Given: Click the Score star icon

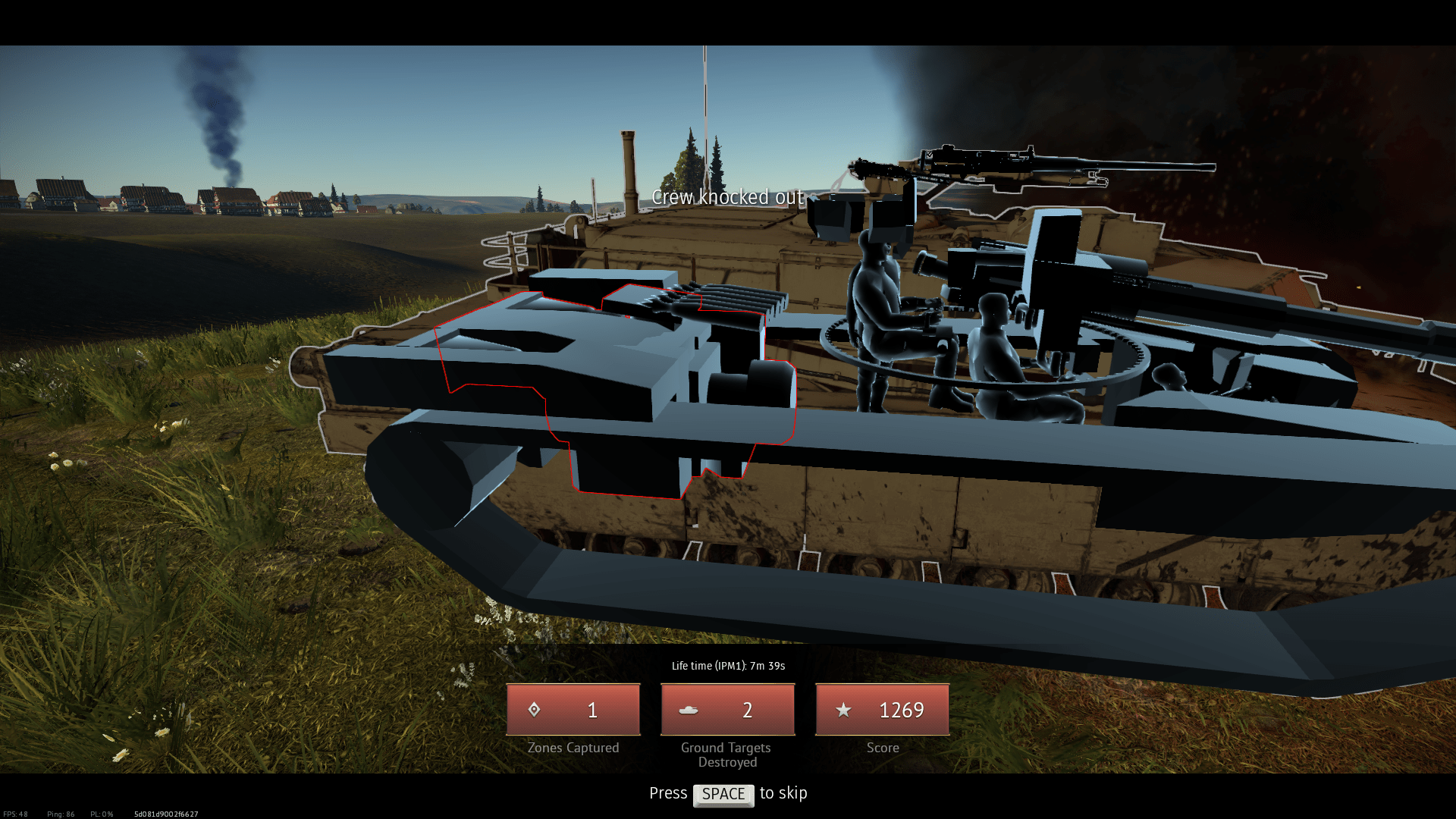Looking at the screenshot, I should 843,710.
